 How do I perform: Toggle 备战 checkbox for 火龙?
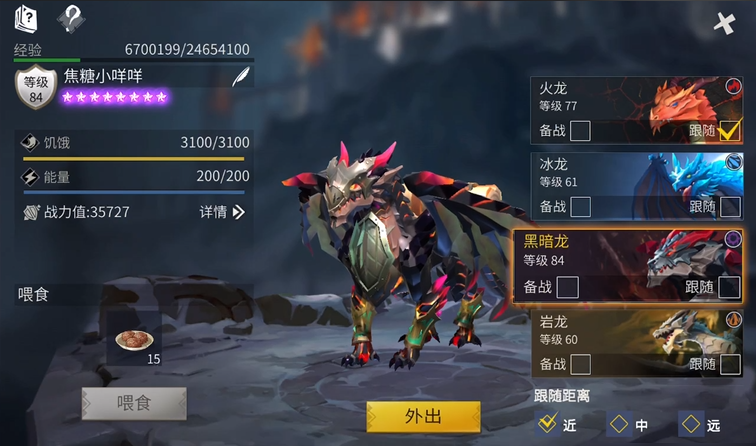tap(579, 131)
